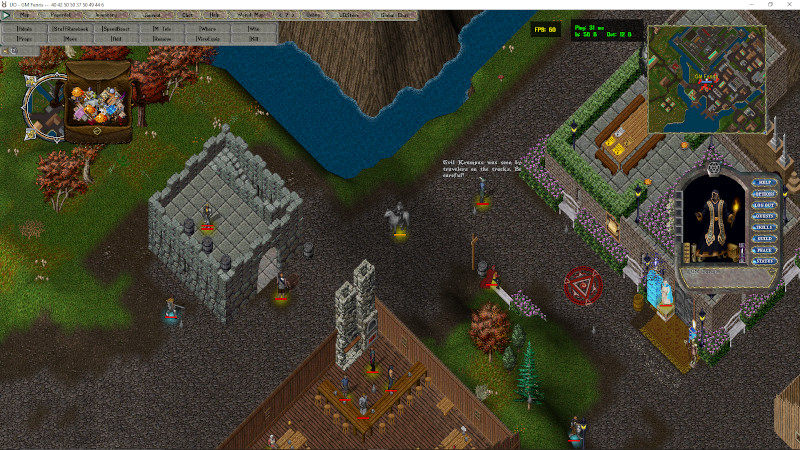Select the Props command button
Image resolution: width=800 pixels, height=450 pixels.
[24, 39]
